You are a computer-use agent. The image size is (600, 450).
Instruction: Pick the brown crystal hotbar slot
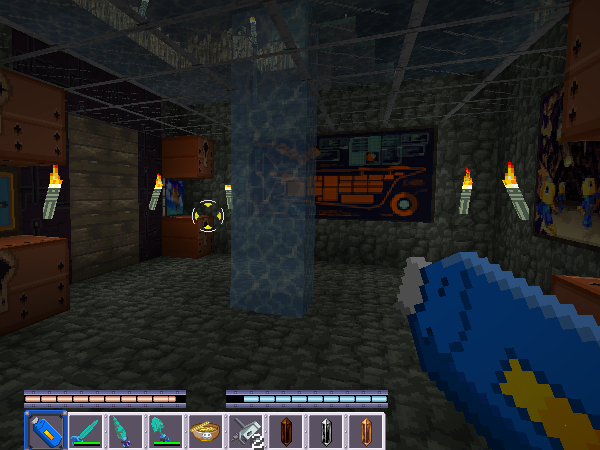tap(285, 431)
